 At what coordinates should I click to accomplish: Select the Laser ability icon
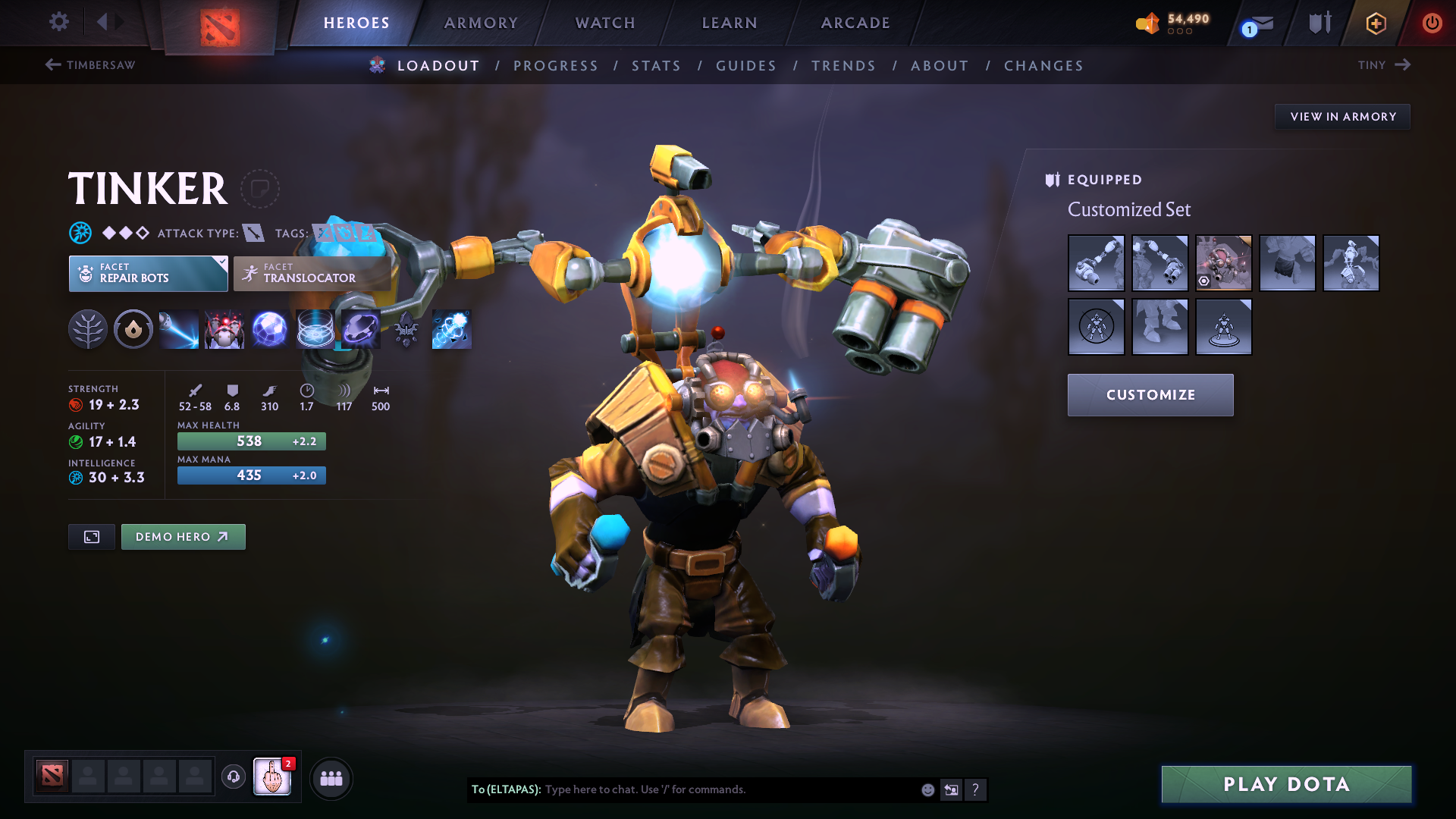click(x=178, y=329)
